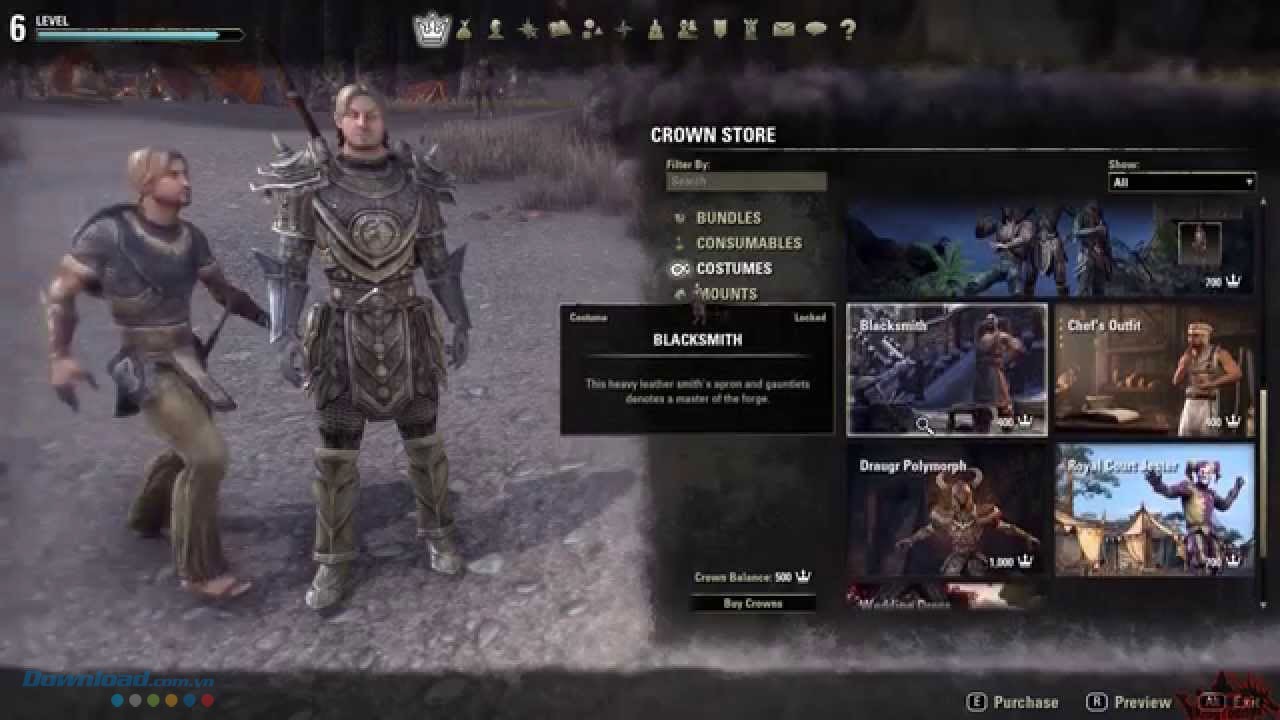Open the character sheet icon
The width and height of the screenshot is (1280, 720).
tap(495, 30)
